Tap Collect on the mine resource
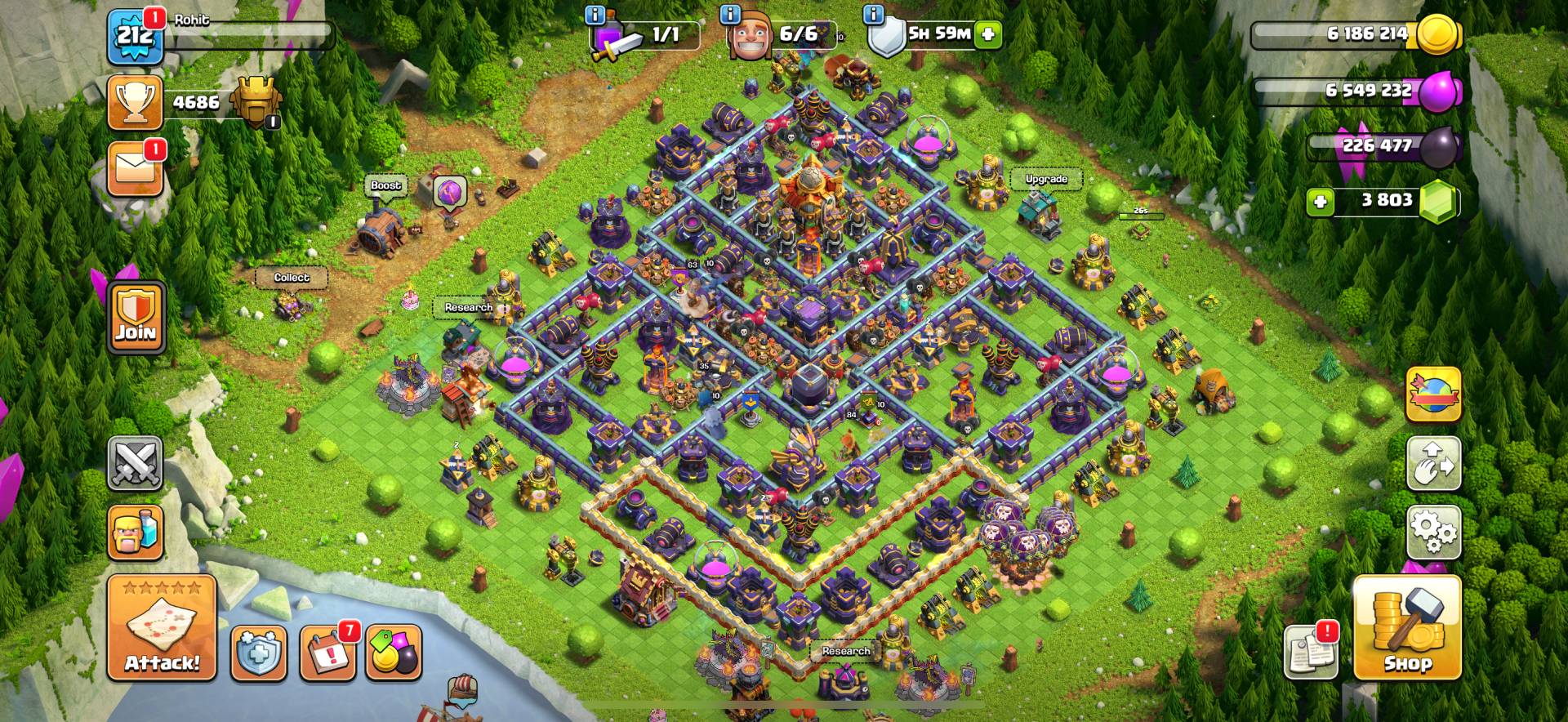The image size is (1568, 722). point(291,279)
